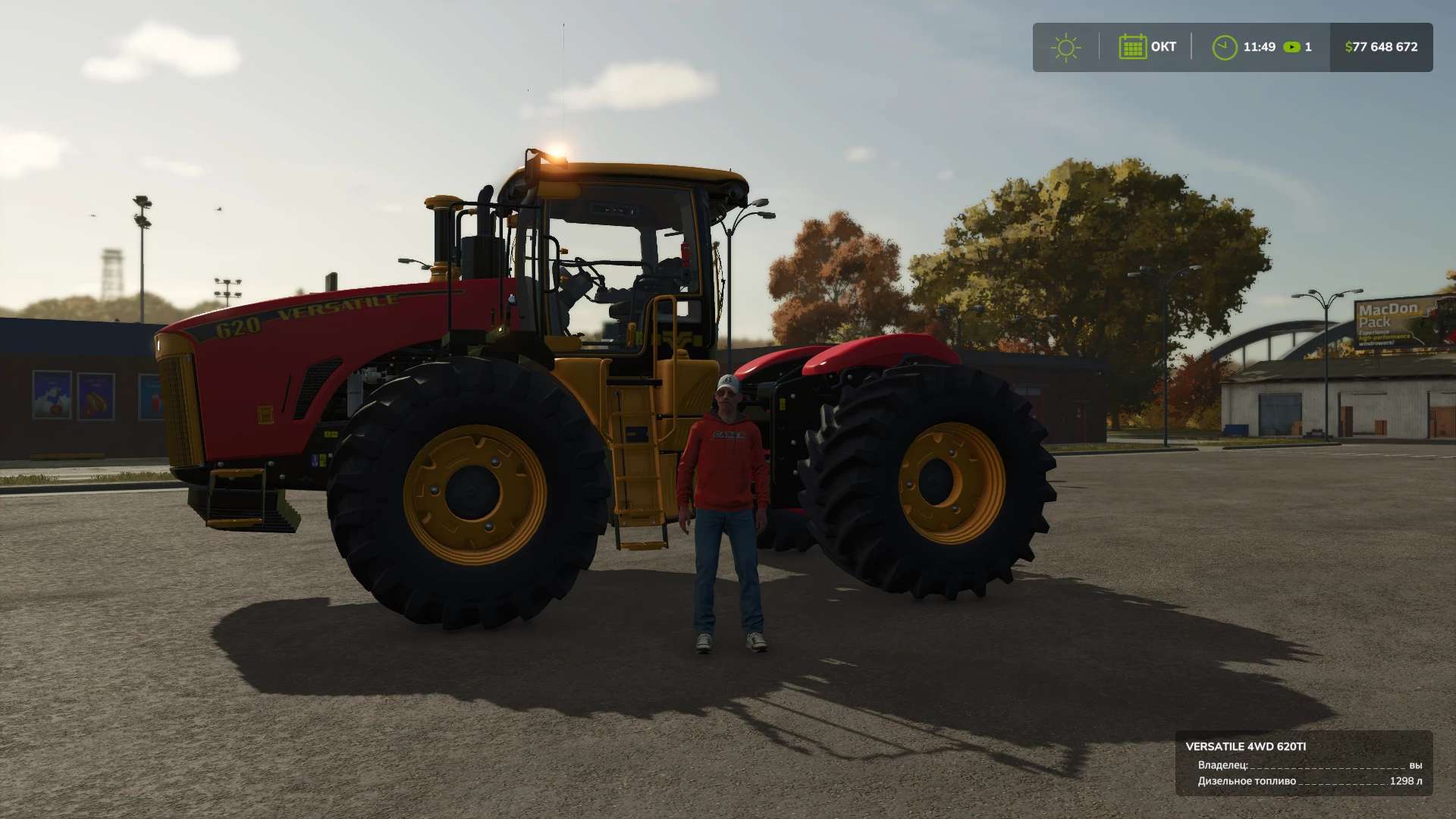Click the green clock icon
This screenshot has height=819, width=1456.
(x=1224, y=47)
